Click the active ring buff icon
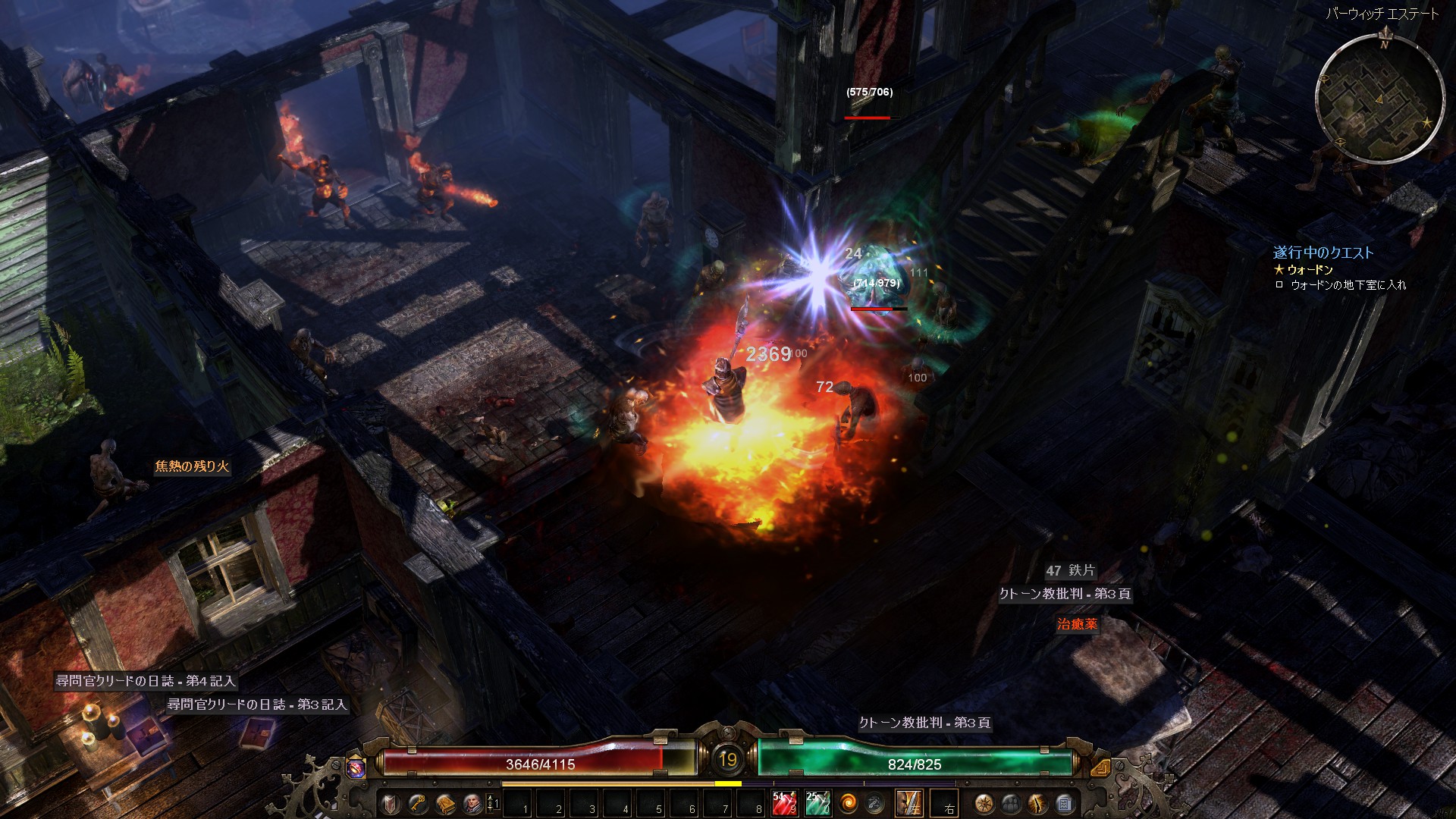 click(356, 767)
